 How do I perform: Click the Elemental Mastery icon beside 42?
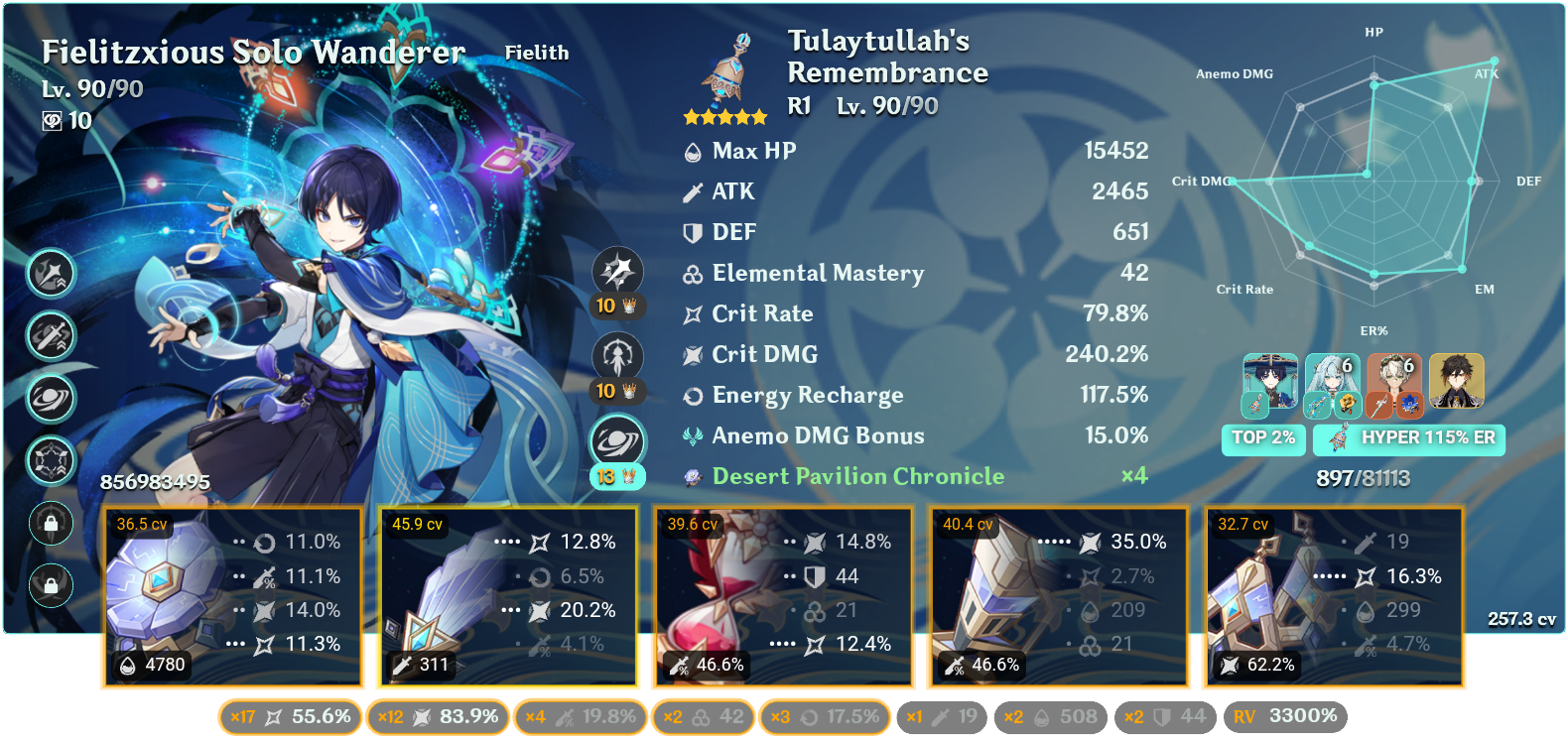692,274
